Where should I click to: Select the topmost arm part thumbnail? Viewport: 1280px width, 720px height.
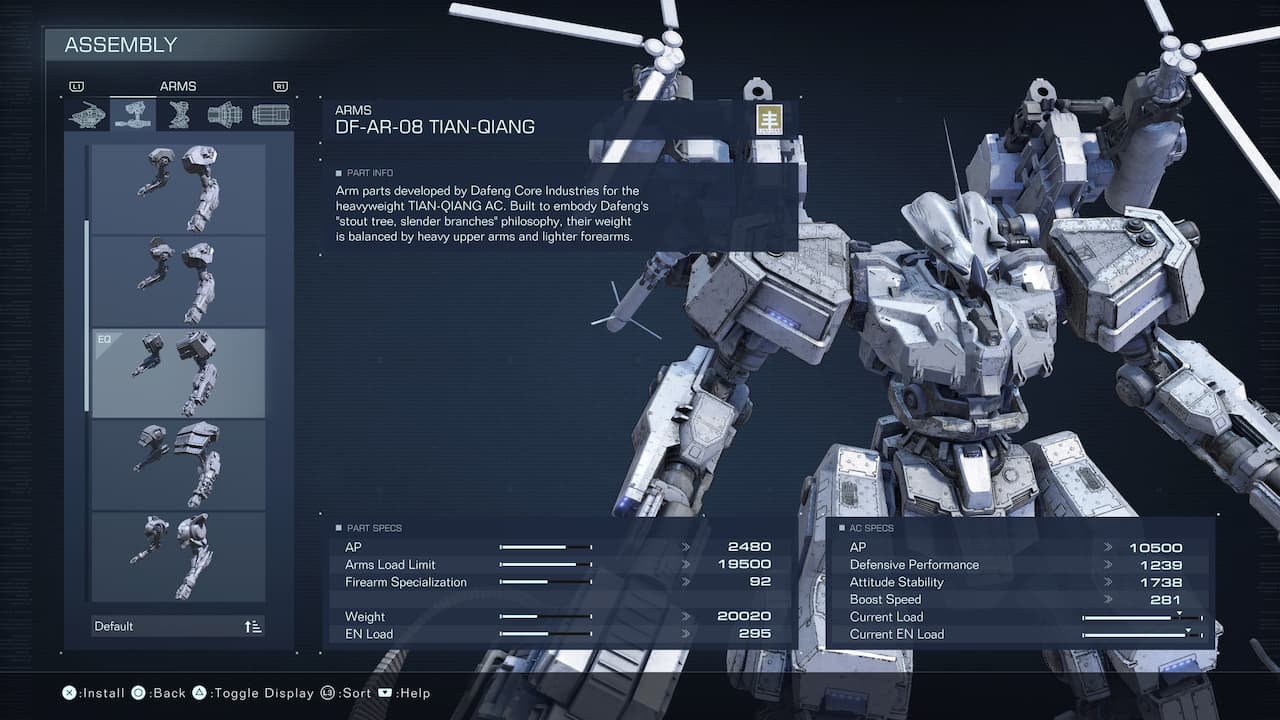178,187
